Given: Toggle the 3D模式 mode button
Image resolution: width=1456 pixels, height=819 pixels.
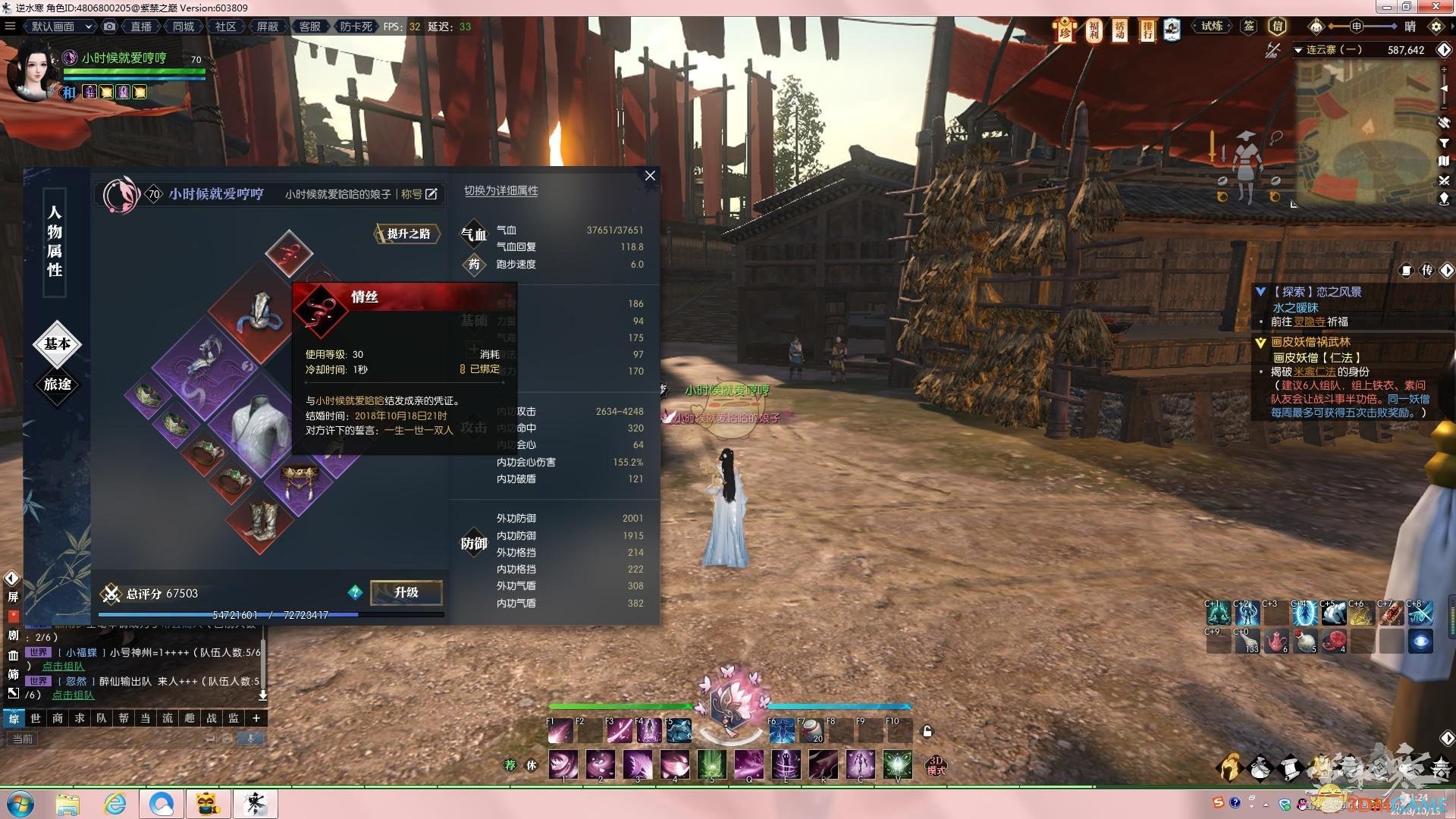Looking at the screenshot, I should pyautogui.click(x=936, y=765).
